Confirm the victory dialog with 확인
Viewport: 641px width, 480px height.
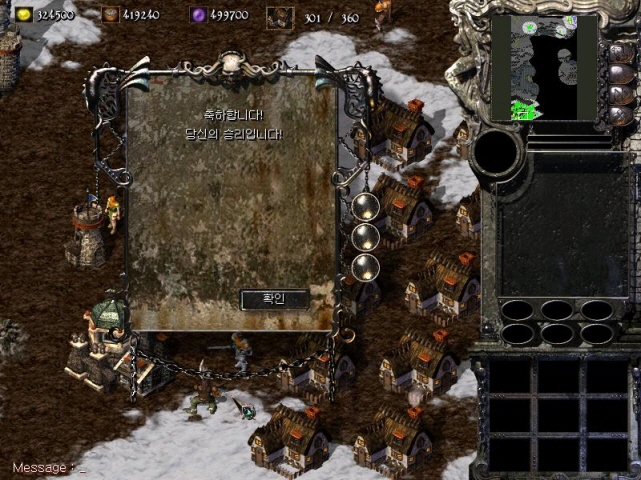point(273,298)
